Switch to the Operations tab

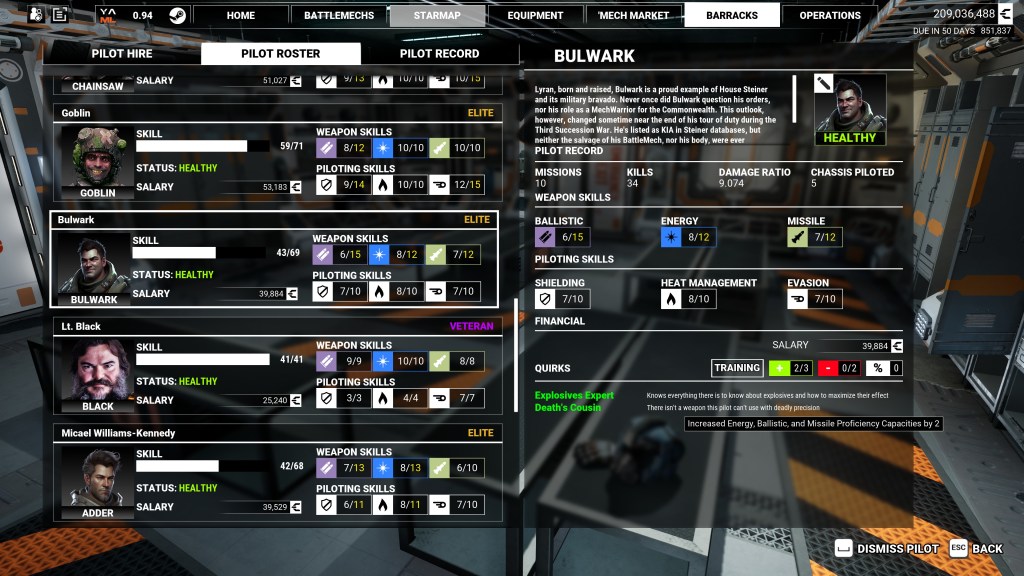[x=830, y=15]
